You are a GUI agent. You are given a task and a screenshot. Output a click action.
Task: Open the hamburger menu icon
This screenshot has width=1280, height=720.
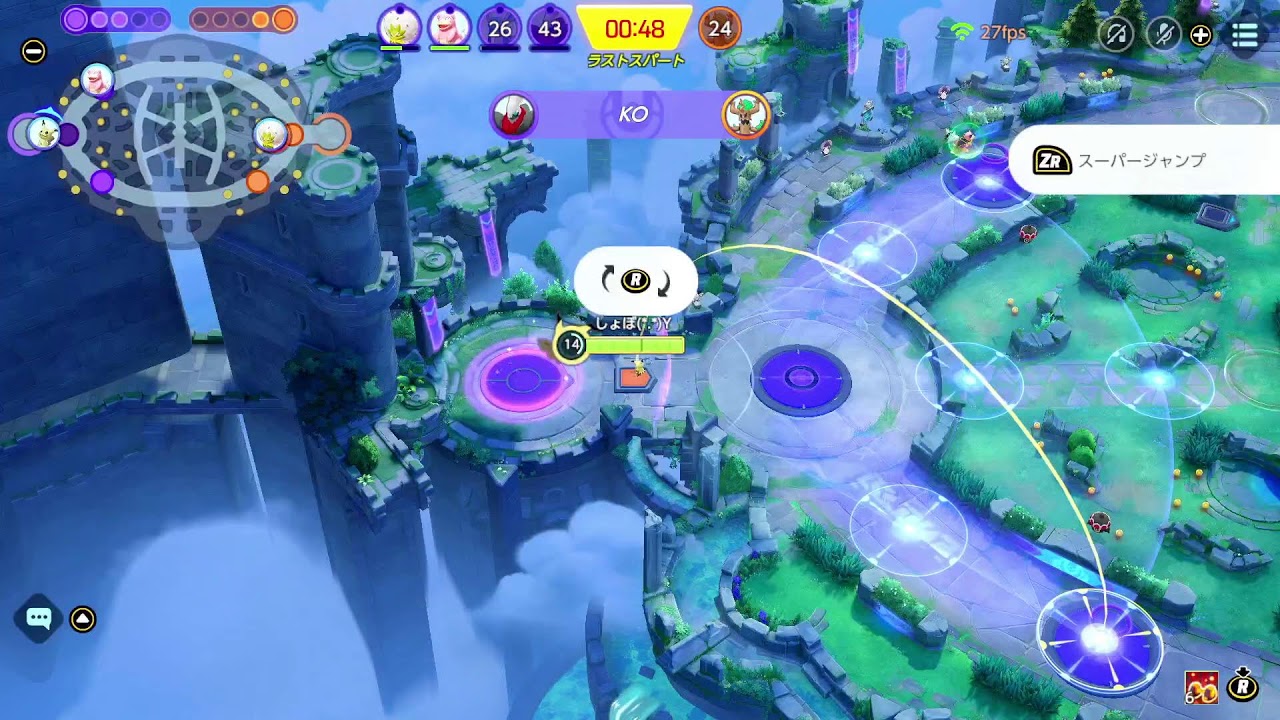click(x=1244, y=35)
